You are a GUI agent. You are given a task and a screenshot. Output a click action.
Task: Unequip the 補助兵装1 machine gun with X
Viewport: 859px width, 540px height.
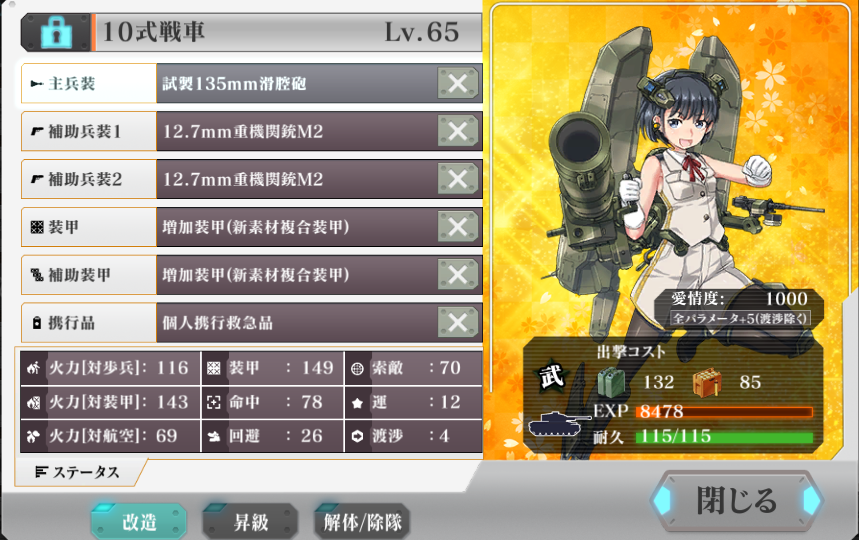[458, 131]
